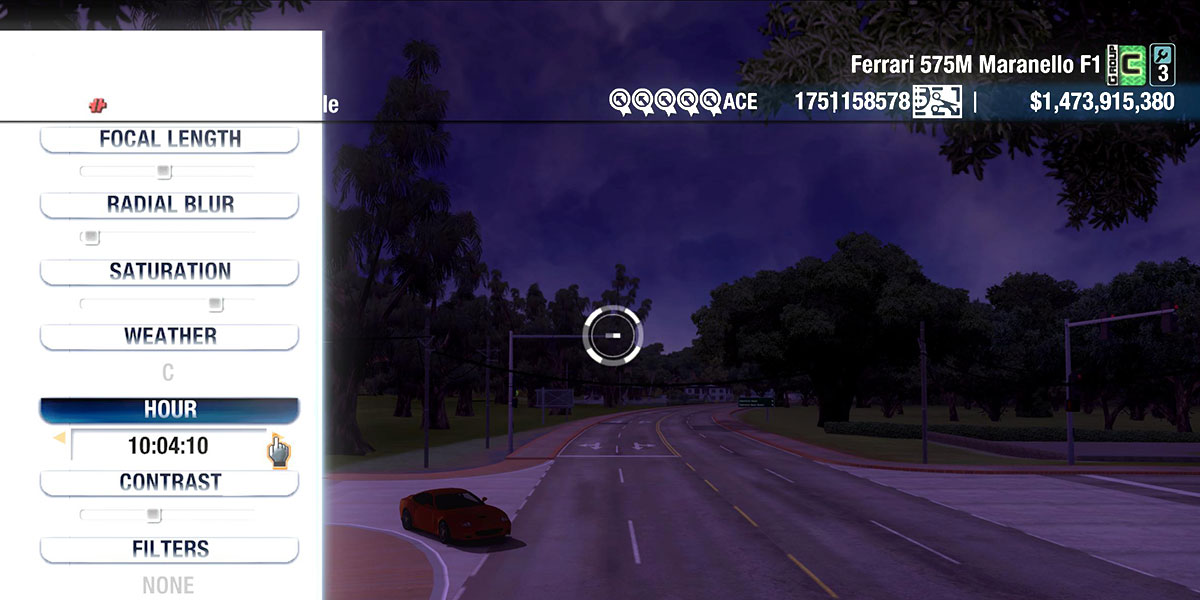Open the Filters setting
The image size is (1200, 600).
[169, 549]
